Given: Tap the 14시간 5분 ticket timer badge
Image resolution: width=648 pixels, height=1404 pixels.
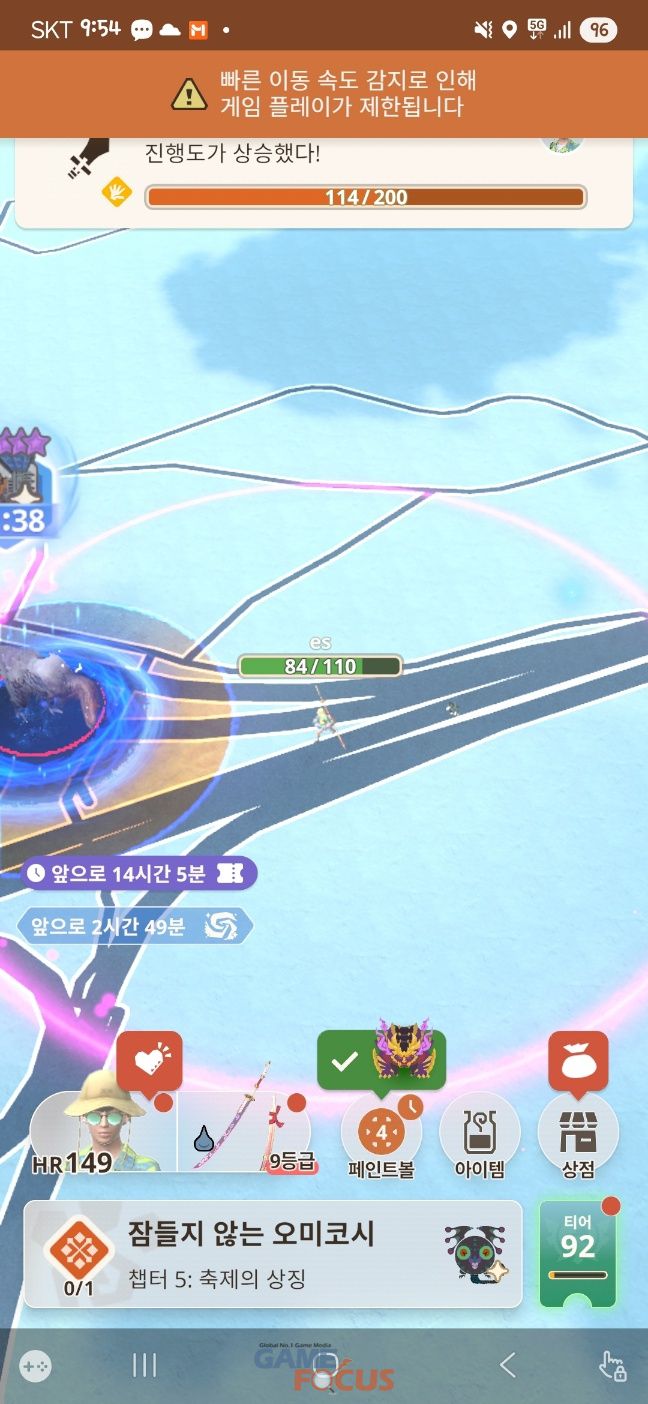Looking at the screenshot, I should click(x=138, y=873).
